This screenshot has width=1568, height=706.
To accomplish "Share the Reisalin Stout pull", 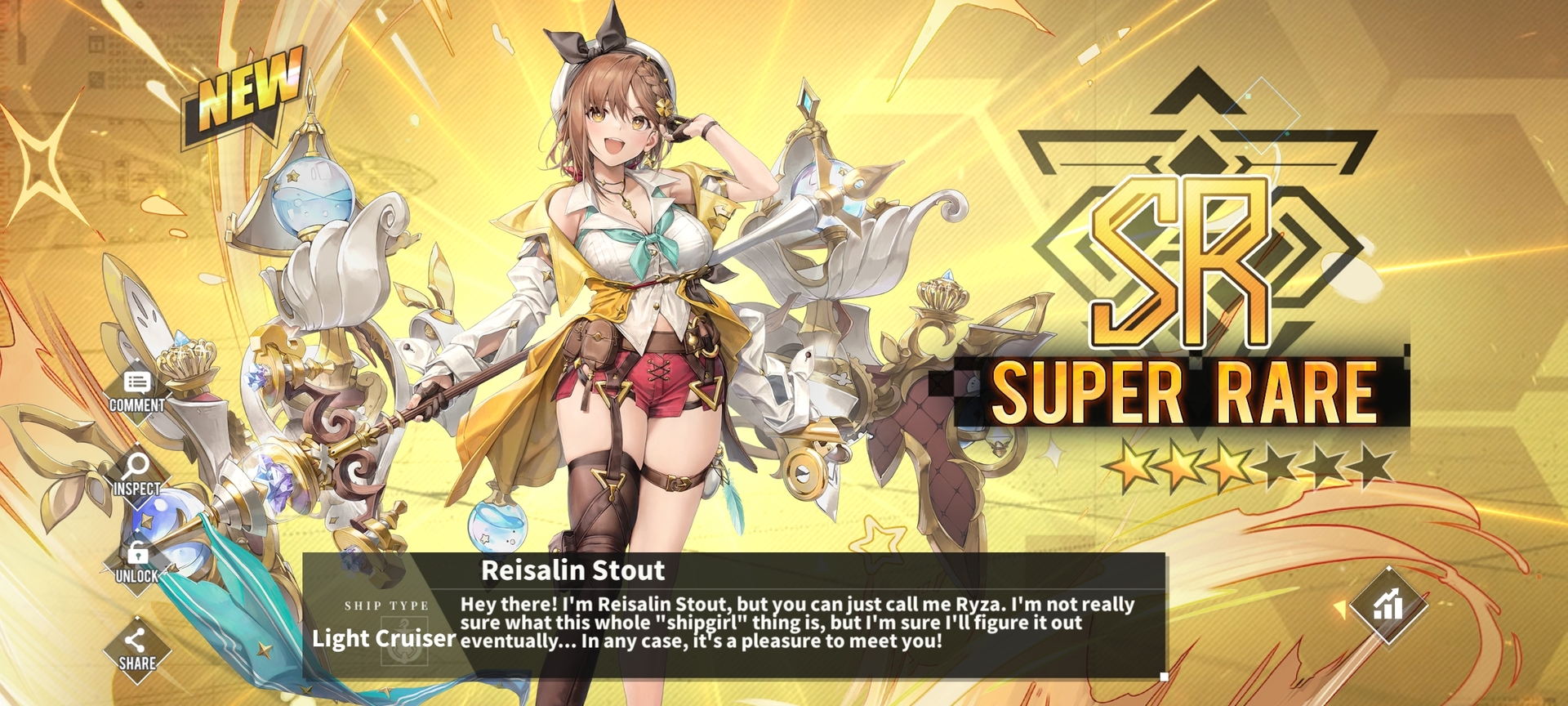I will click(137, 650).
